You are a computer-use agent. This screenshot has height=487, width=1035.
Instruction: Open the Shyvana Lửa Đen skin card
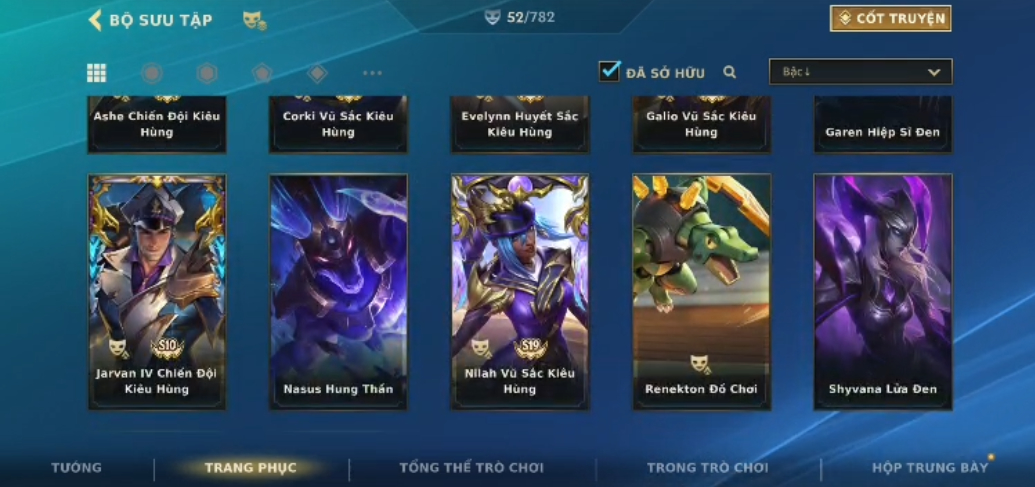(883, 291)
